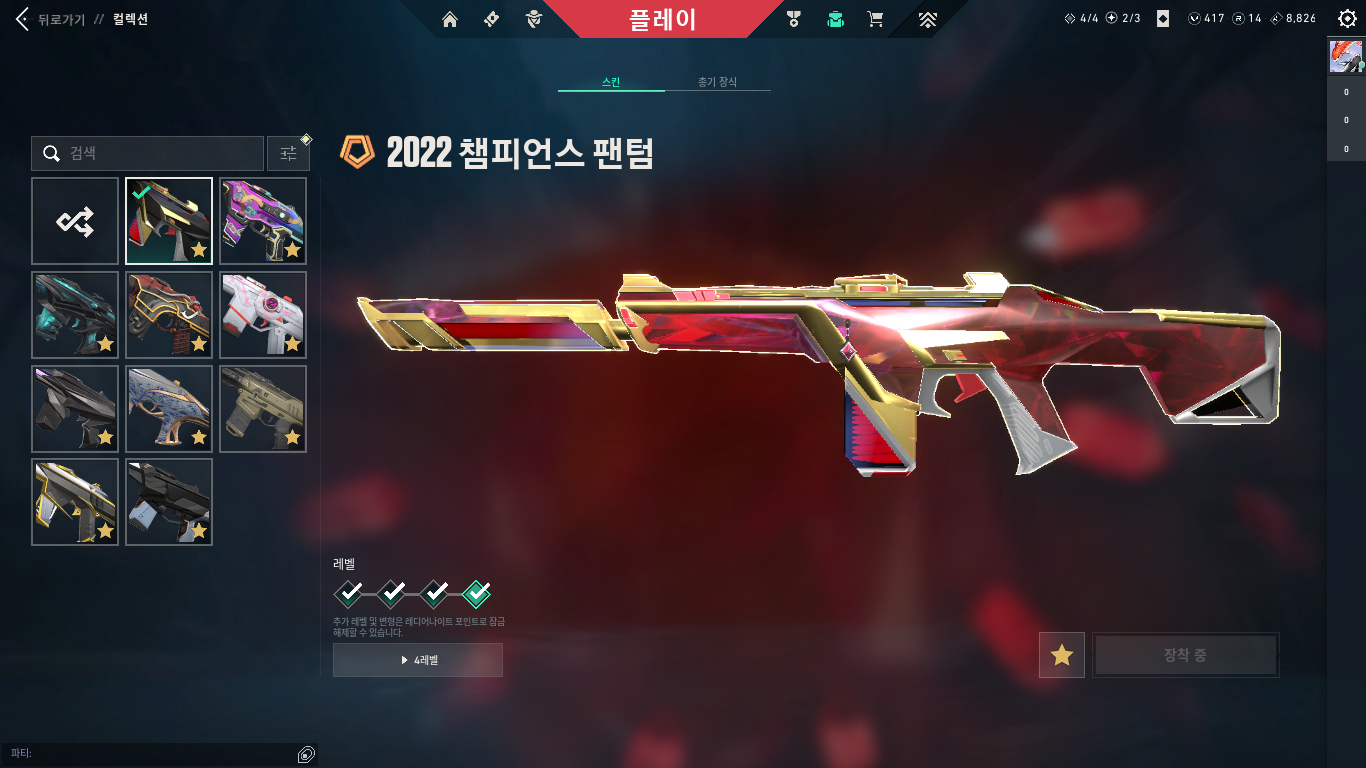Click the 장착 중 equip button
Image resolution: width=1366 pixels, height=768 pixels.
(1185, 655)
